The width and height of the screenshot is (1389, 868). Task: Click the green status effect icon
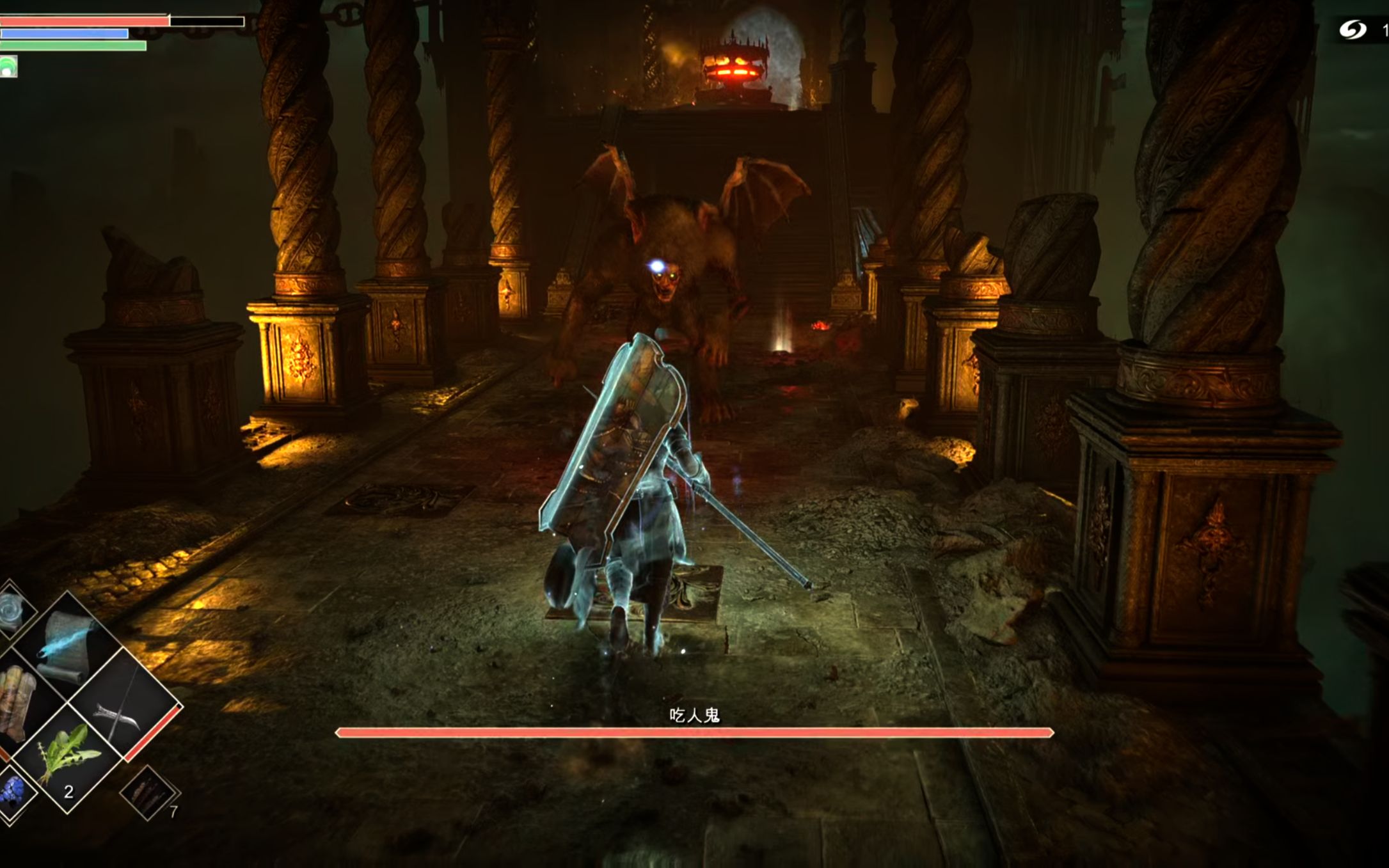pos(9,67)
